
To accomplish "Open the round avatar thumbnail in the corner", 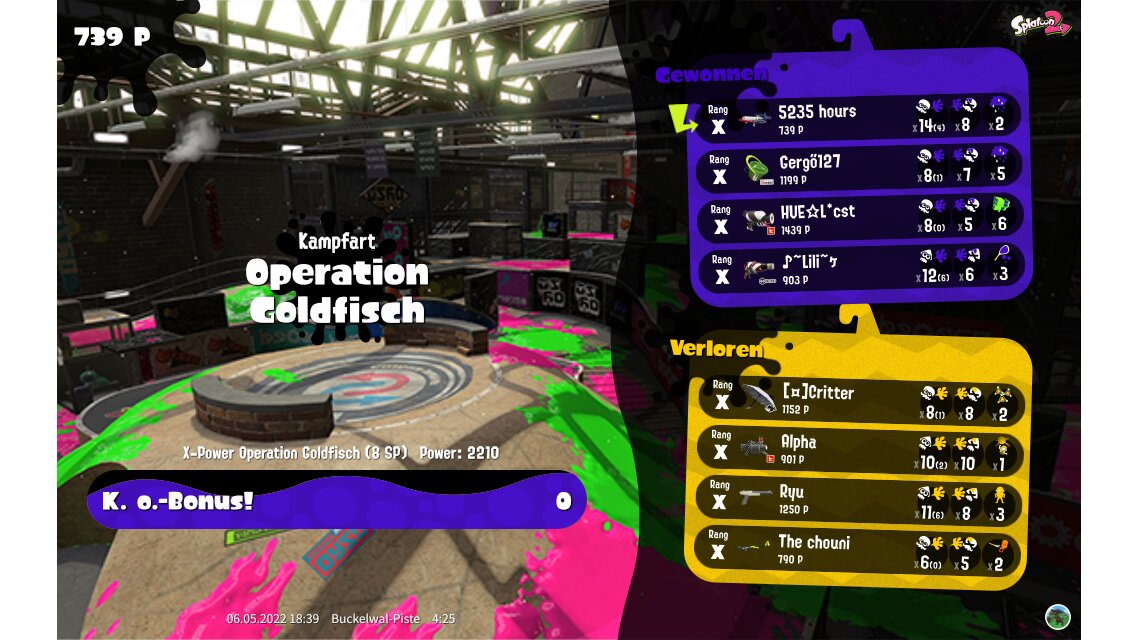I will click(1057, 616).
